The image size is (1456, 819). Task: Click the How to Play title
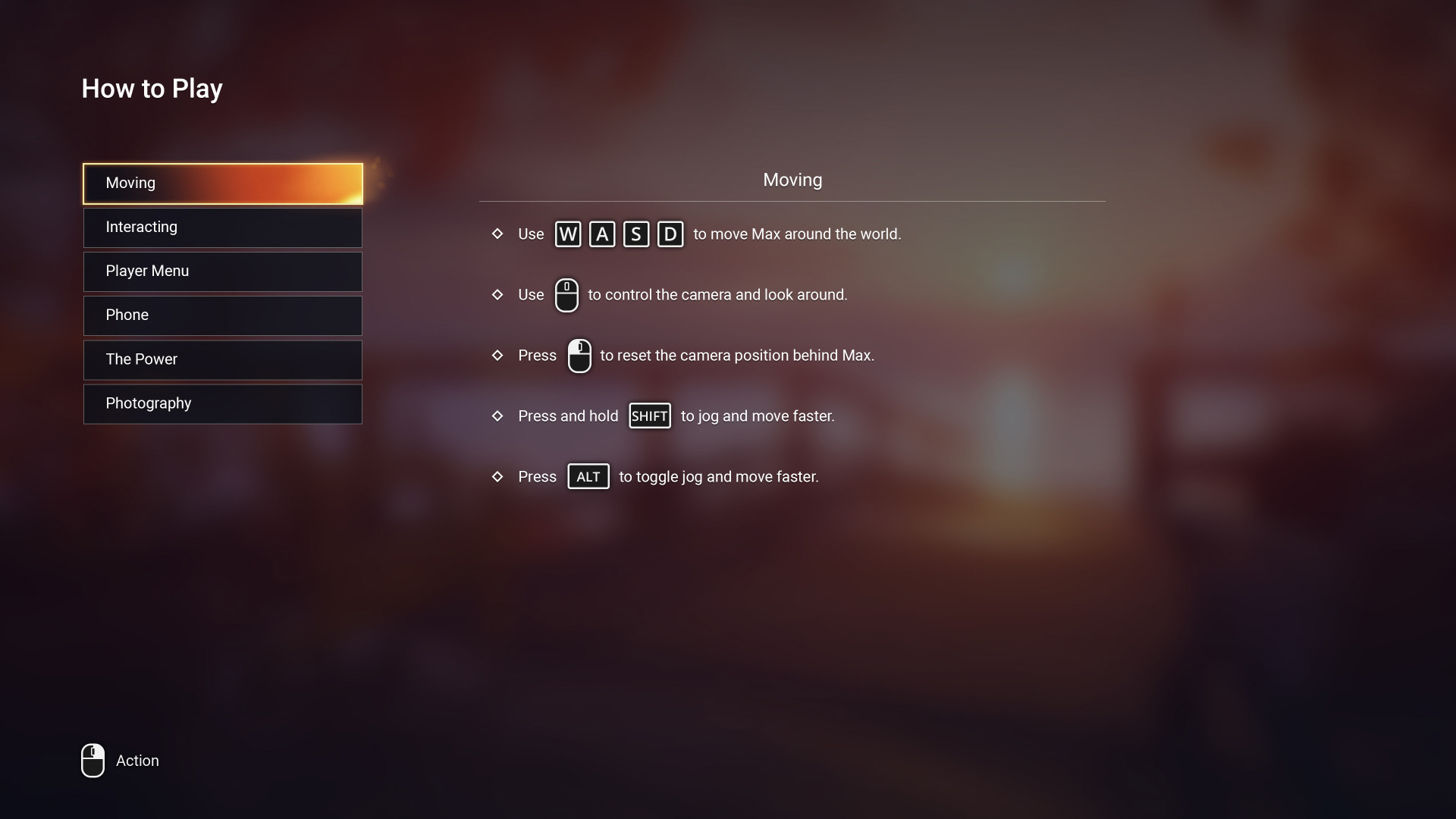[152, 88]
